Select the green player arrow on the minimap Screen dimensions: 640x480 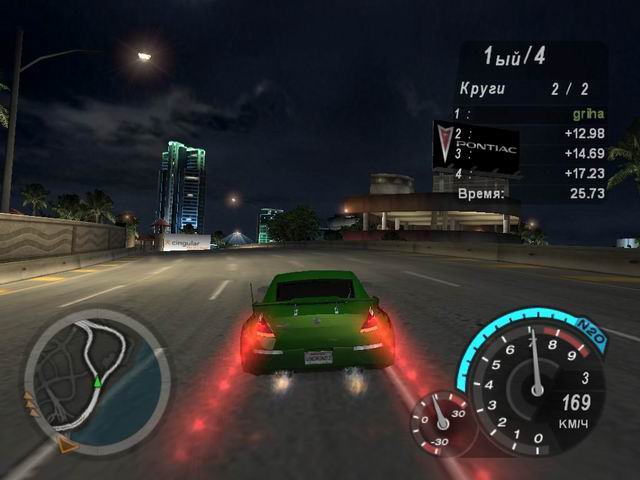tap(97, 382)
